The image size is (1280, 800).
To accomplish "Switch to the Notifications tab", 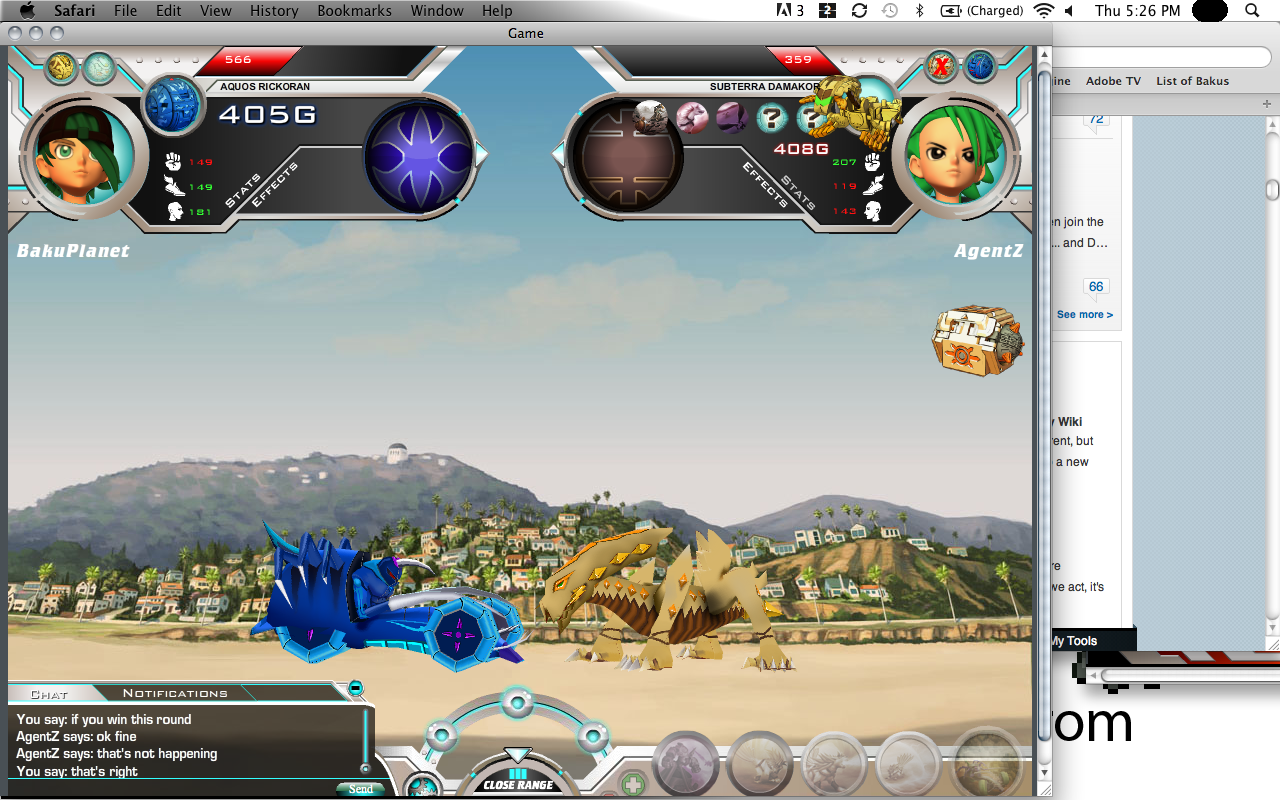I will pyautogui.click(x=175, y=693).
